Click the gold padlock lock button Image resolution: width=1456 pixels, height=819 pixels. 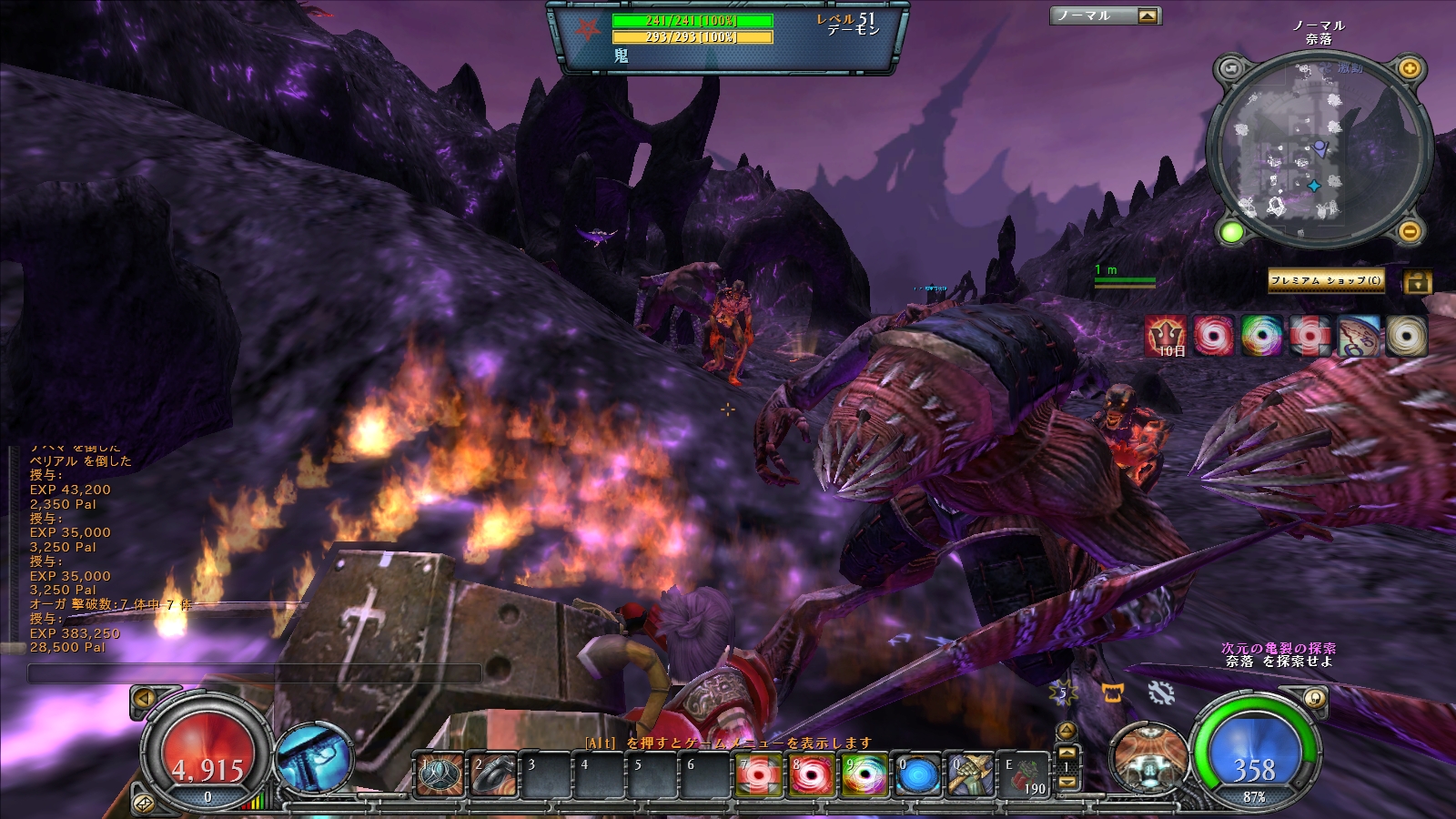click(x=1417, y=281)
